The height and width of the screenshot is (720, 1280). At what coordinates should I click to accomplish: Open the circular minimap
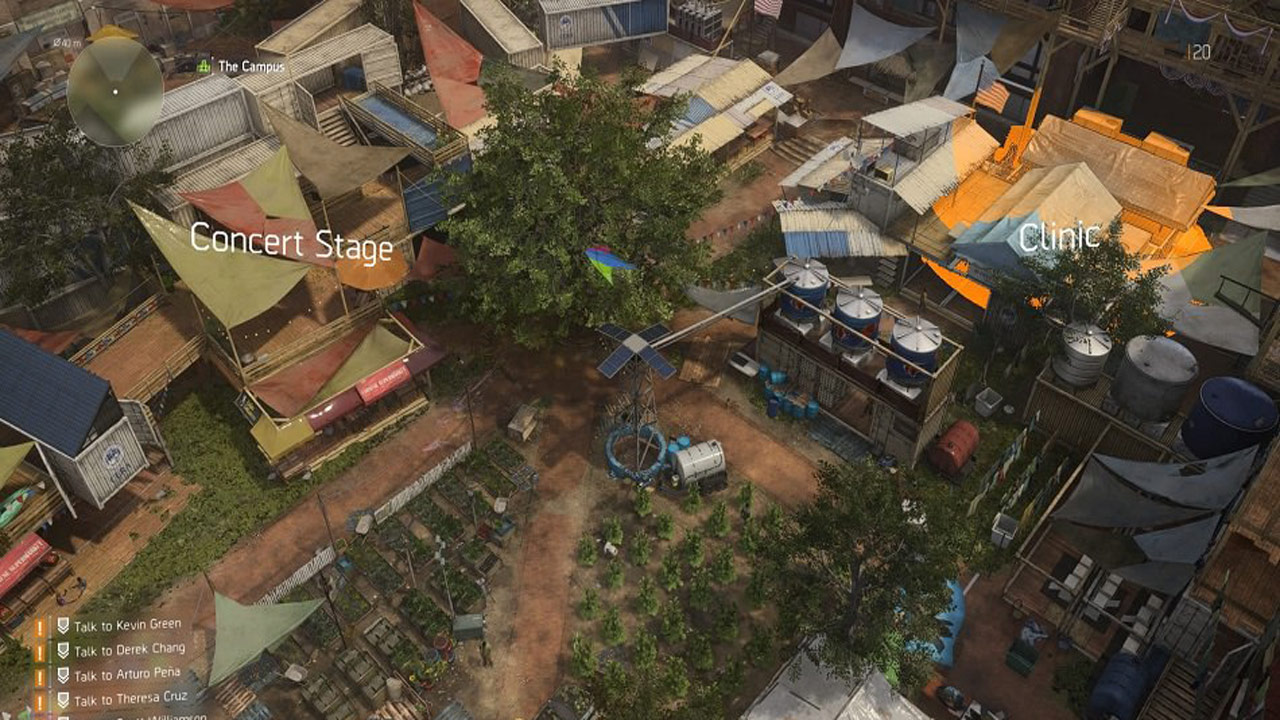(116, 91)
